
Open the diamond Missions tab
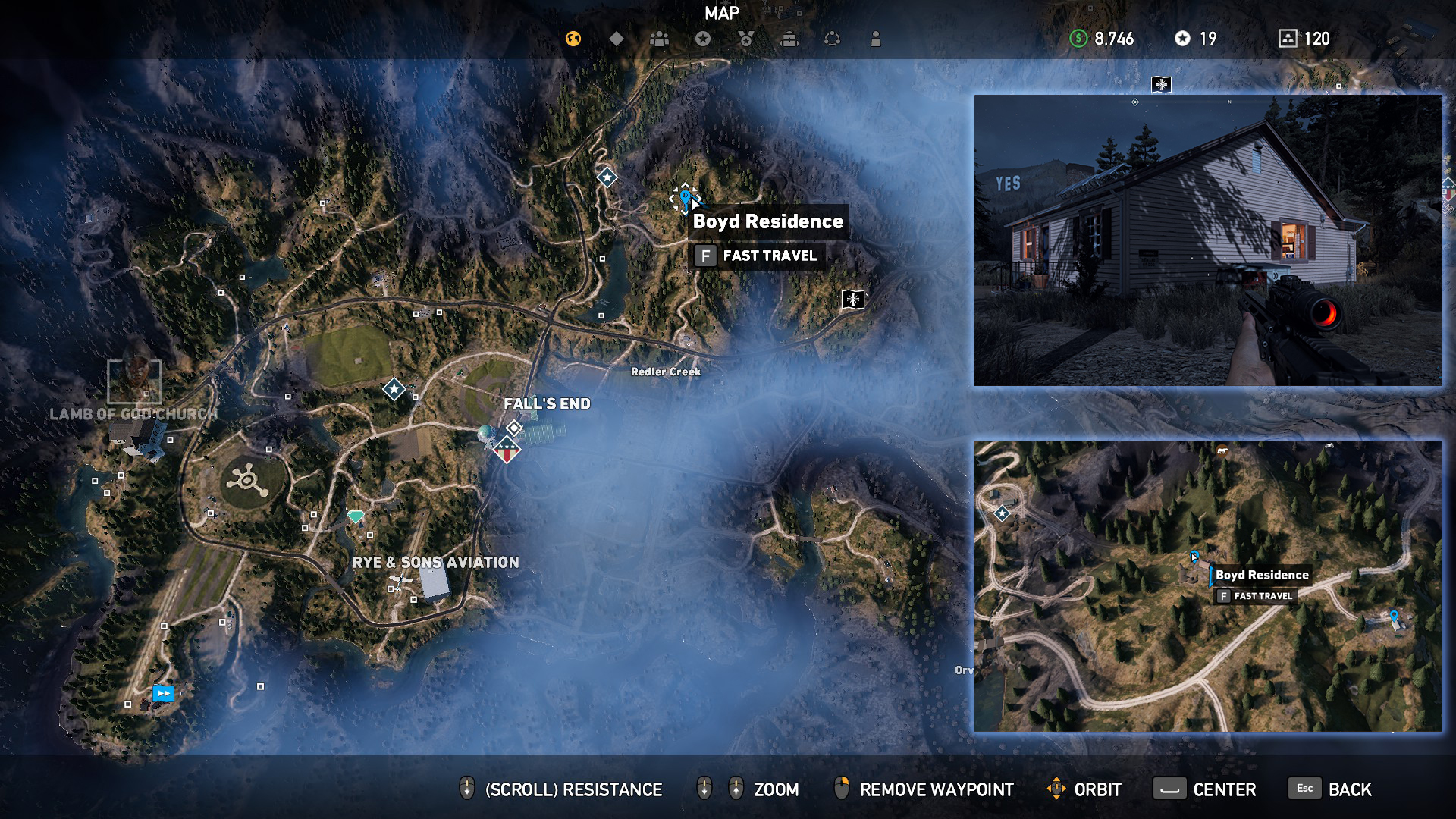[616, 38]
